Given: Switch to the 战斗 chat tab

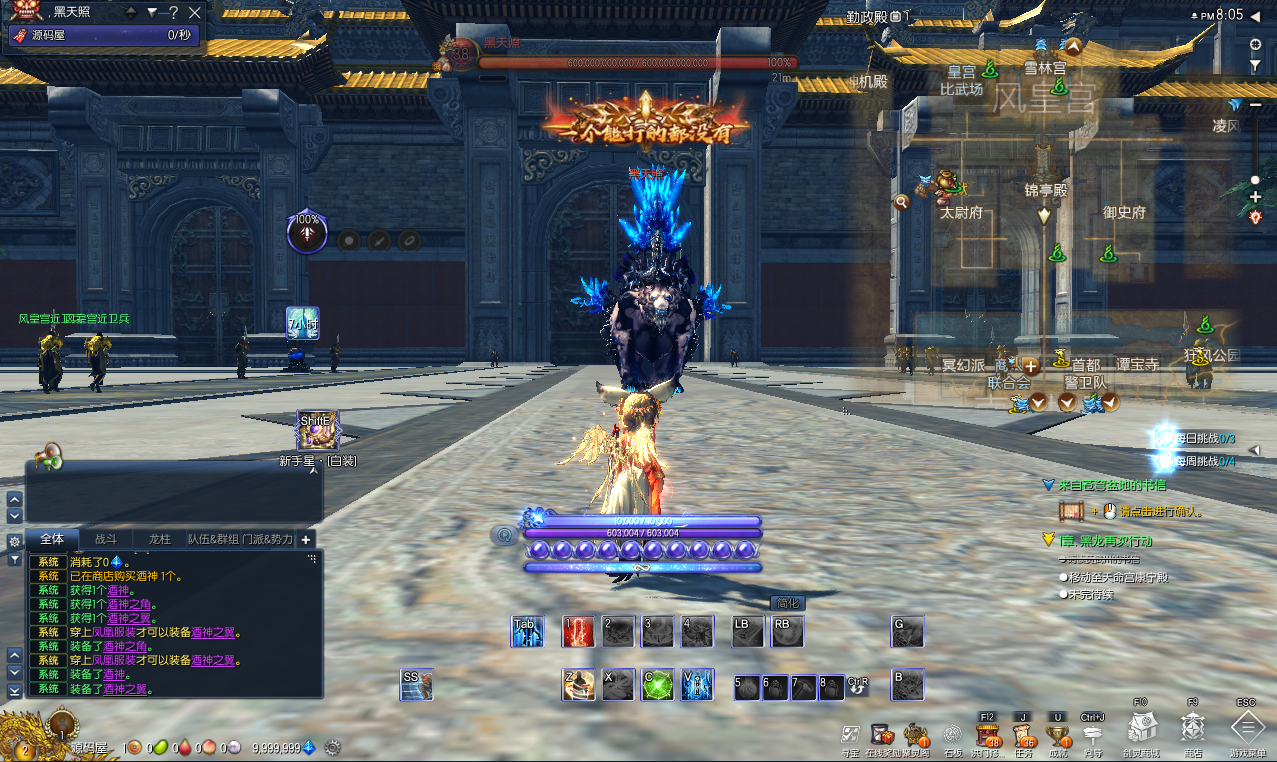Looking at the screenshot, I should click(106, 539).
